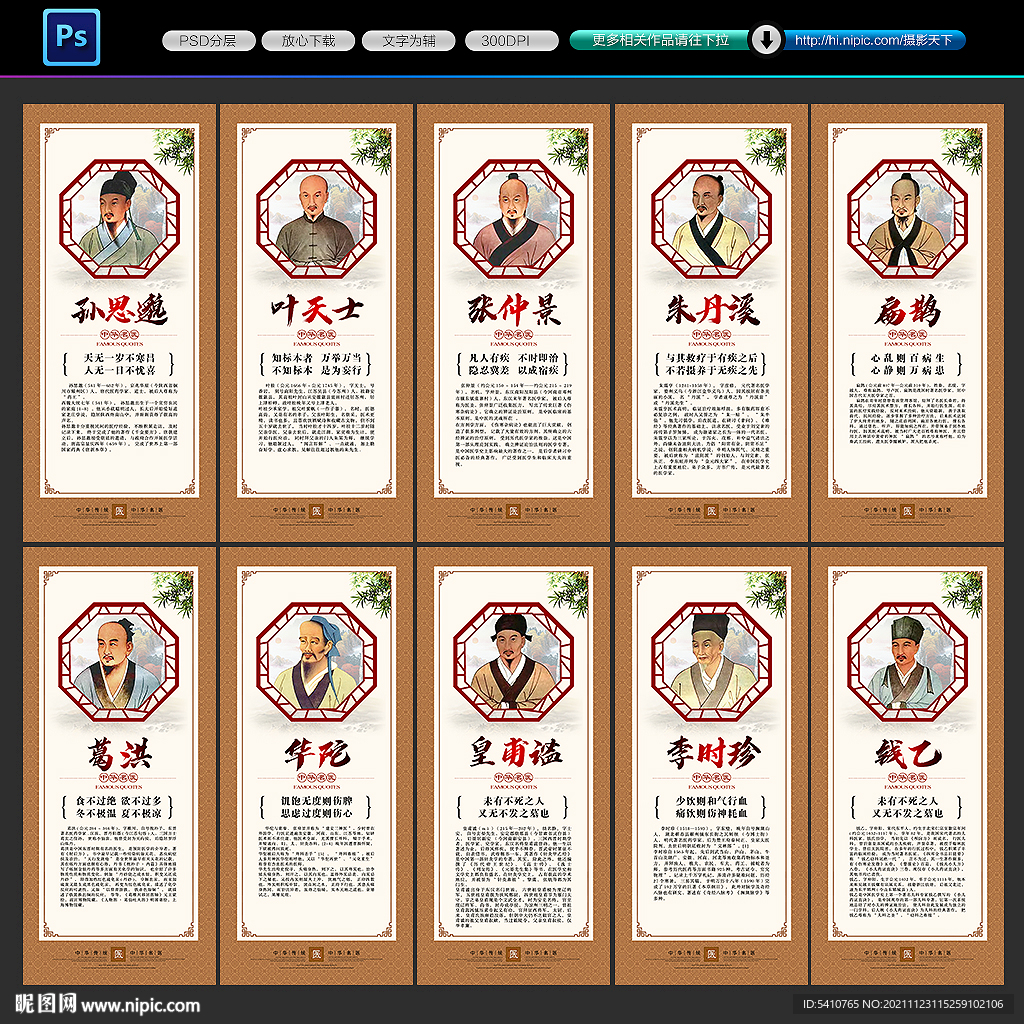Select the 孙思邈 poster
1024x1024 pixels.
[x=119, y=322]
